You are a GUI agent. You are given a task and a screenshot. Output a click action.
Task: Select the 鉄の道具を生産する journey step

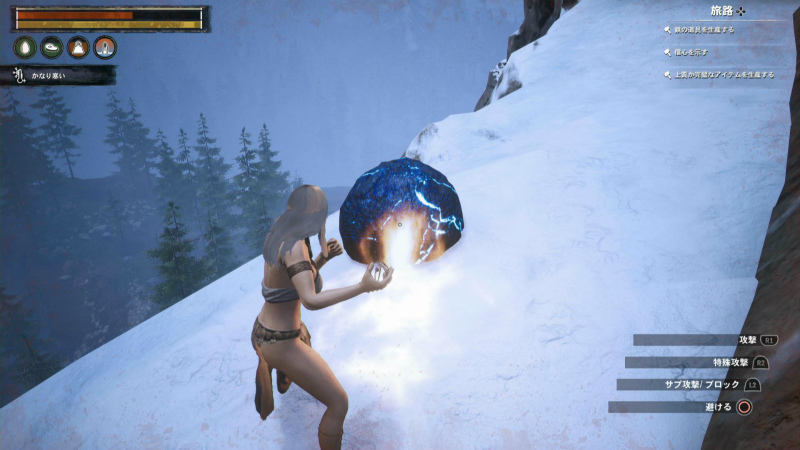(x=707, y=30)
